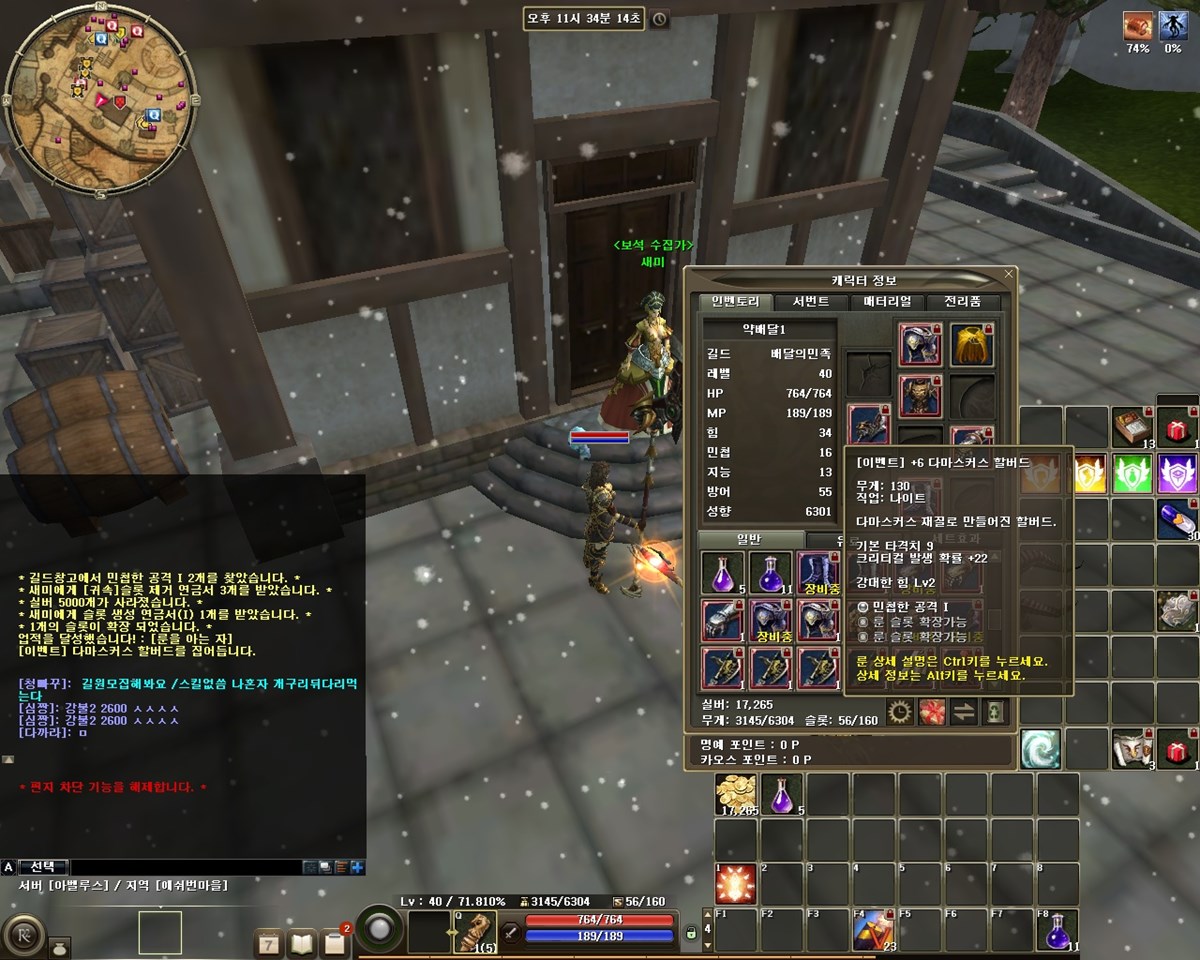This screenshot has height=960, width=1200.
Task: Select the gold coins quickslot
Action: tap(735, 794)
